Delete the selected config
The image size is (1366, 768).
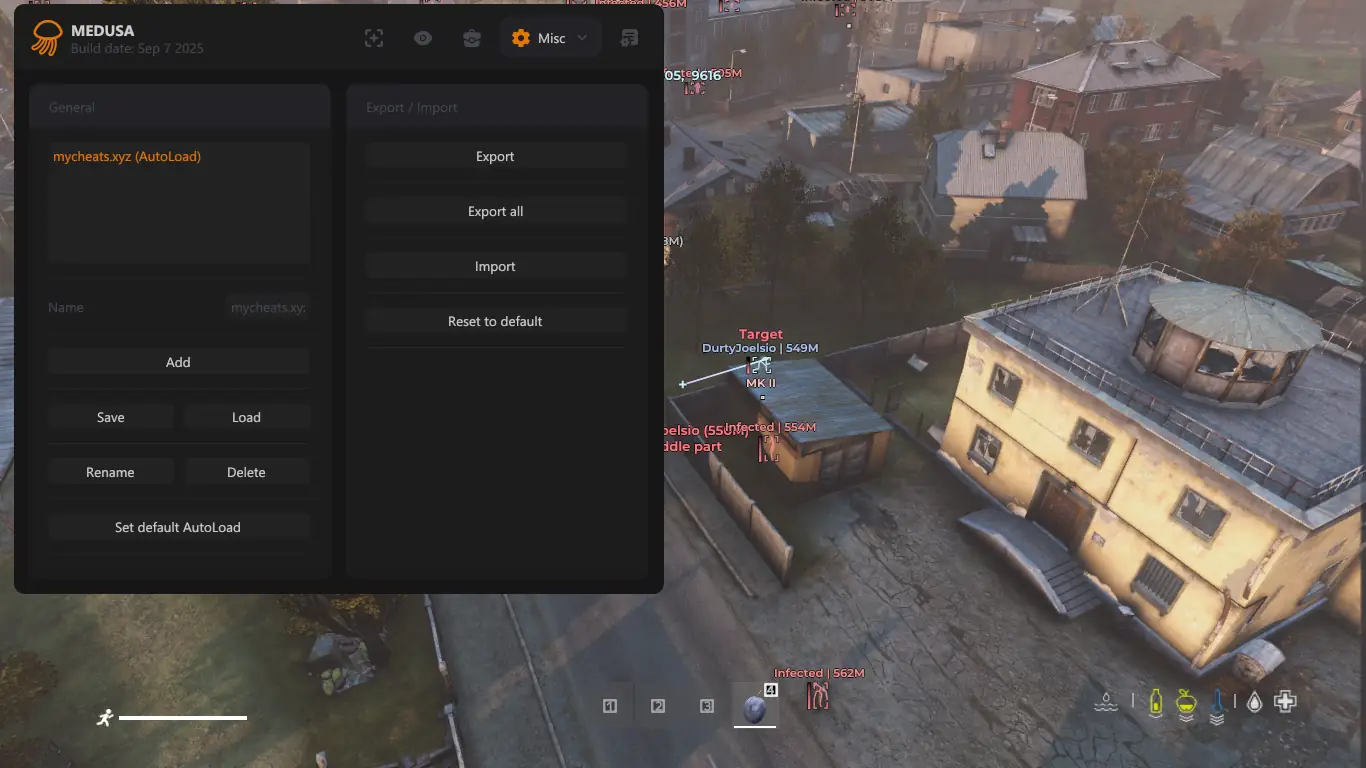(246, 473)
